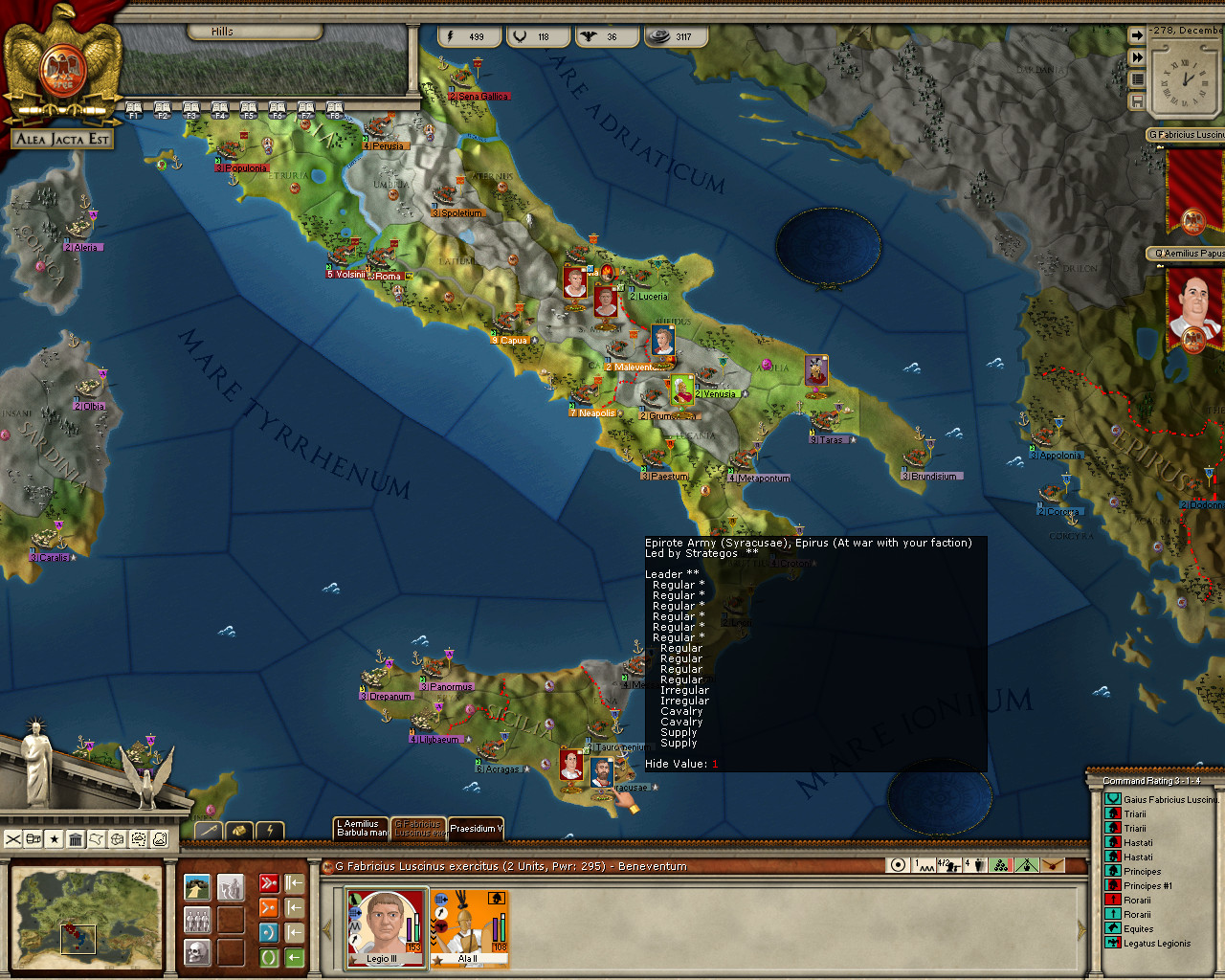Image resolution: width=1225 pixels, height=980 pixels.
Task: Select the Legio III unit card
Action: pos(386,926)
